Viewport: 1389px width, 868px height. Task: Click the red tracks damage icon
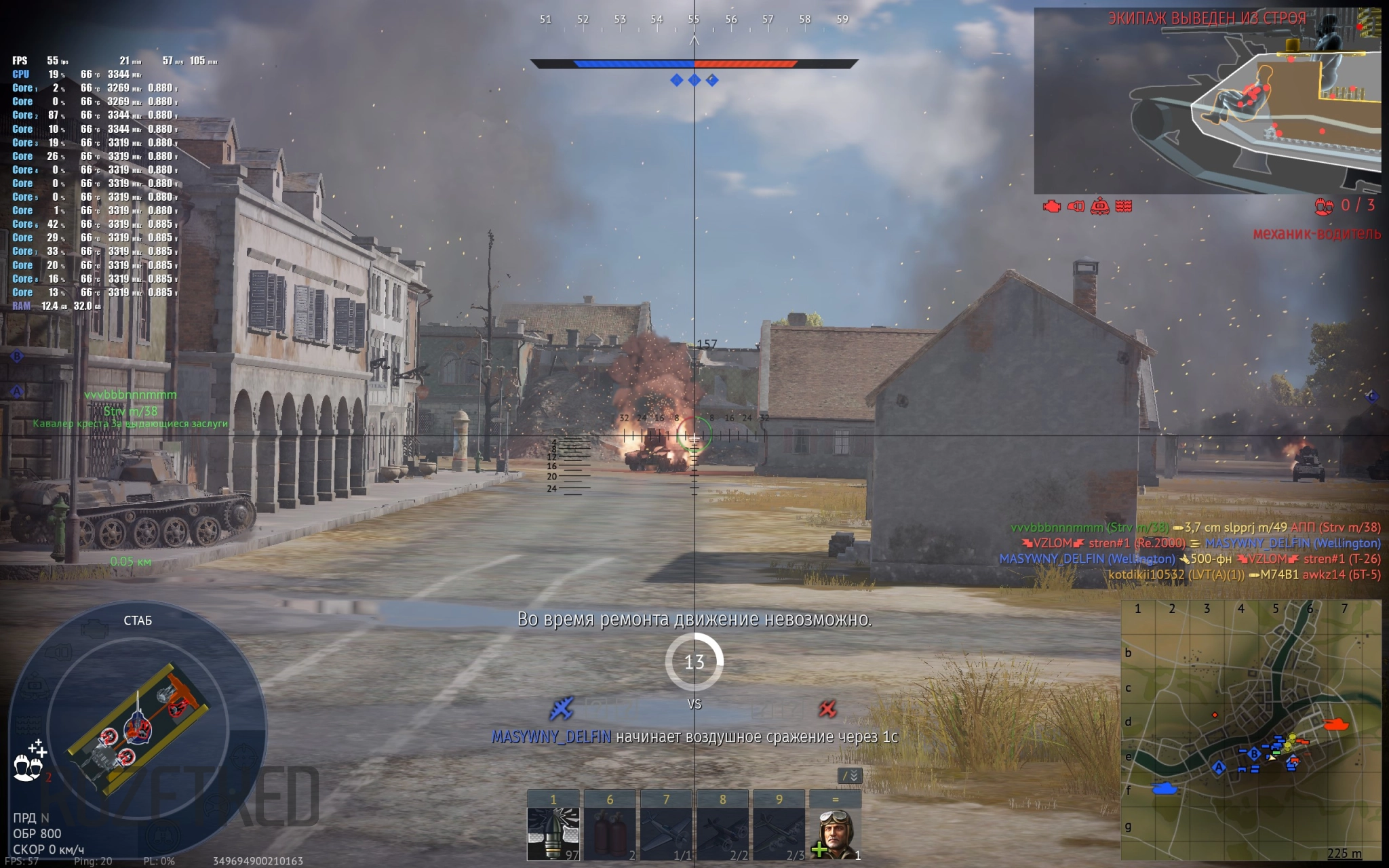click(x=1124, y=206)
